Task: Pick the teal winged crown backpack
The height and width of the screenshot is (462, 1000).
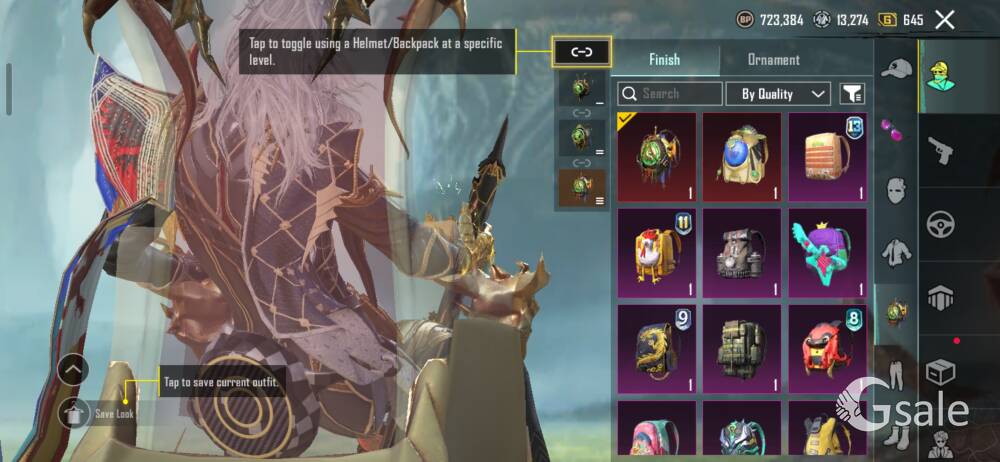Action: point(827,252)
